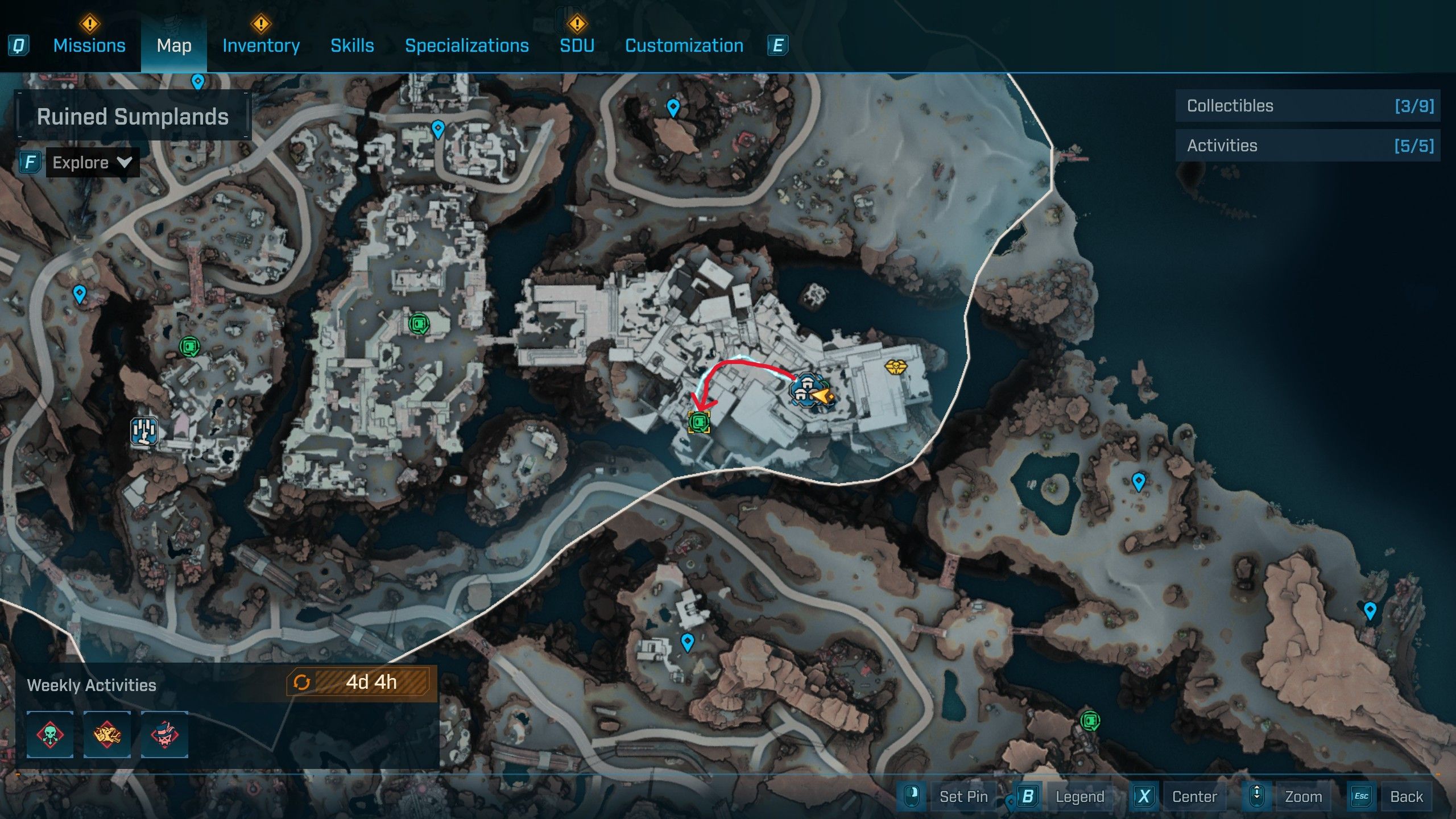Select the SDU tab
Image resolution: width=1456 pixels, height=819 pixels.
pos(577,45)
